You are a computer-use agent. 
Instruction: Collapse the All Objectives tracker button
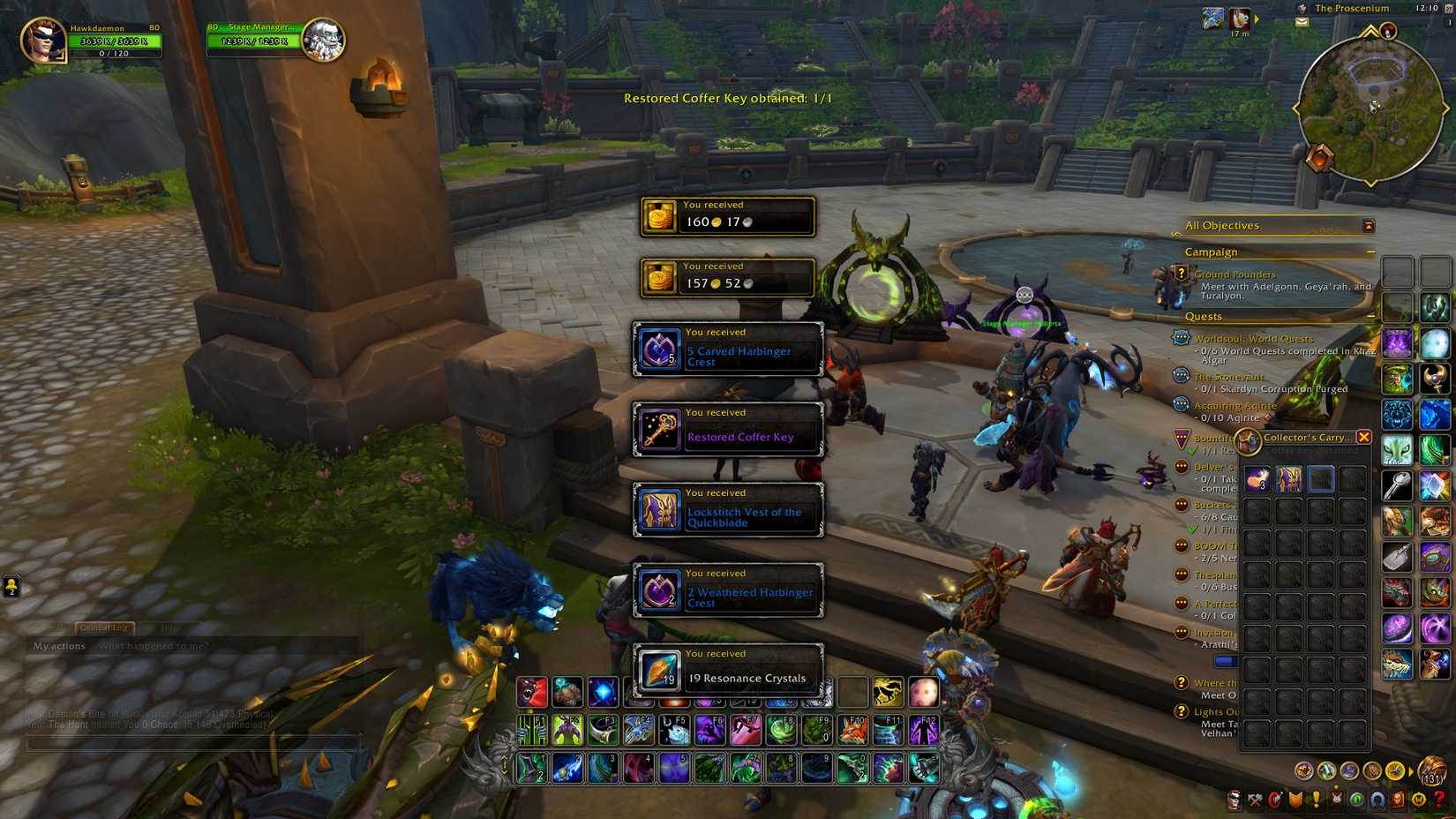pos(1365,225)
